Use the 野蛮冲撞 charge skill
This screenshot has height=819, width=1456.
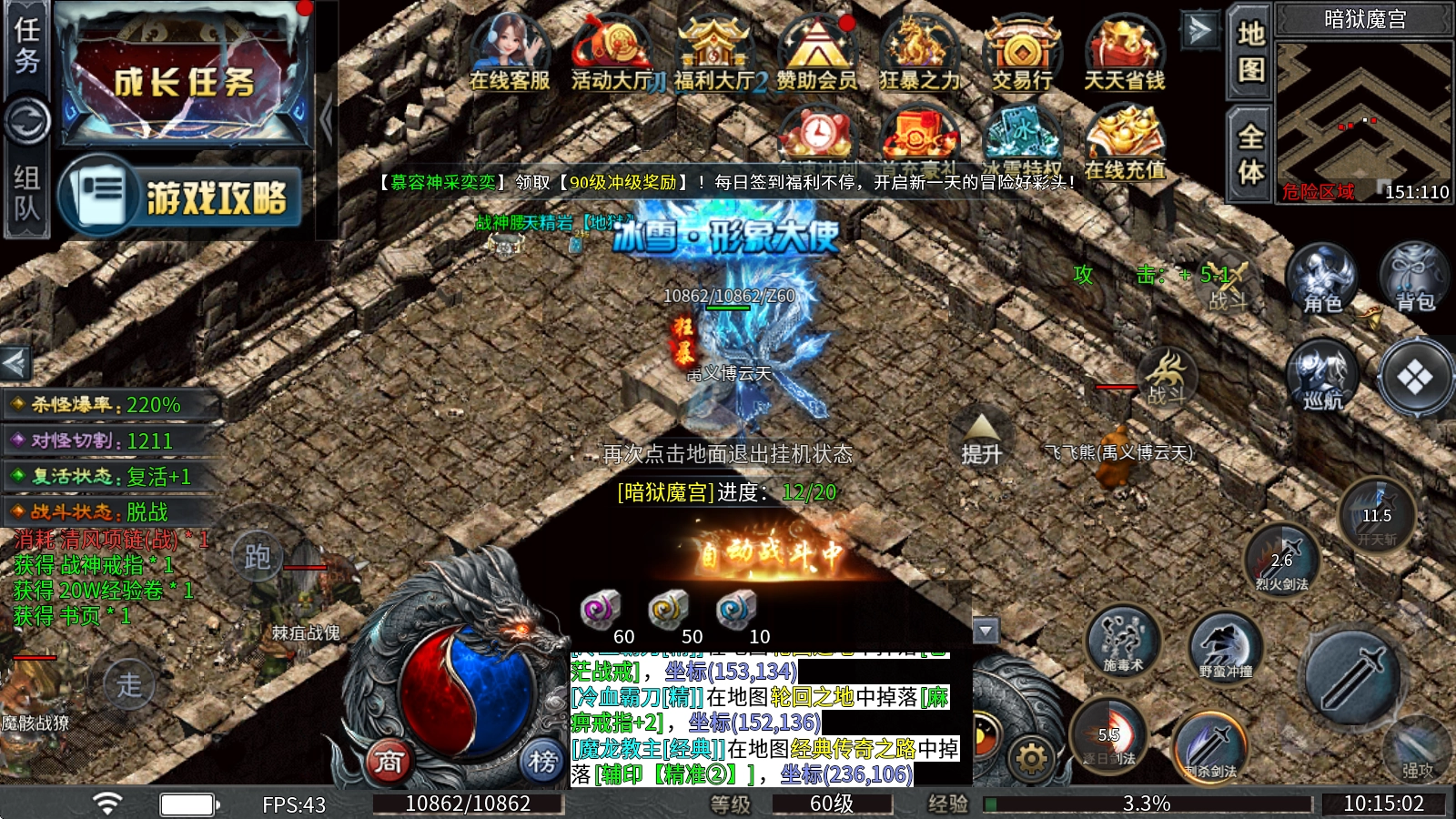[1225, 647]
